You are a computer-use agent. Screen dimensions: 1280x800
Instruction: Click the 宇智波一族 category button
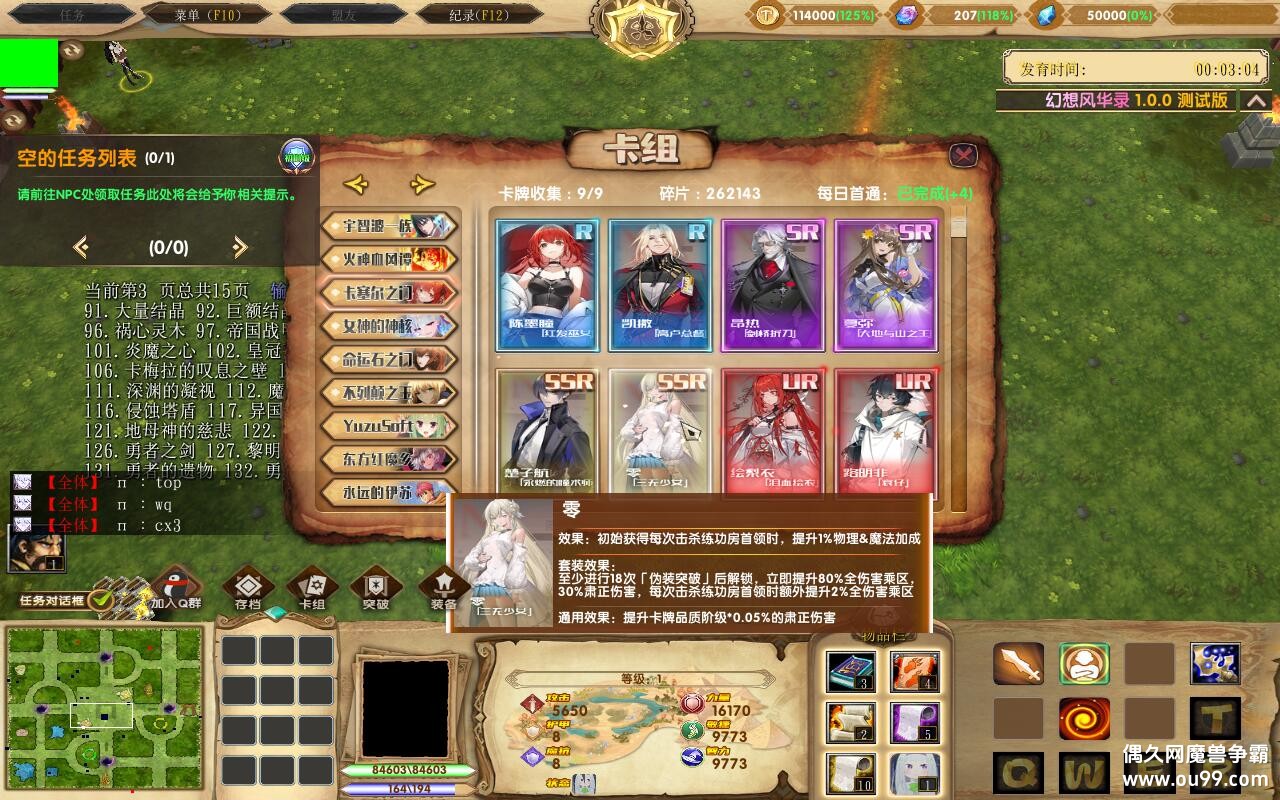pyautogui.click(x=388, y=226)
